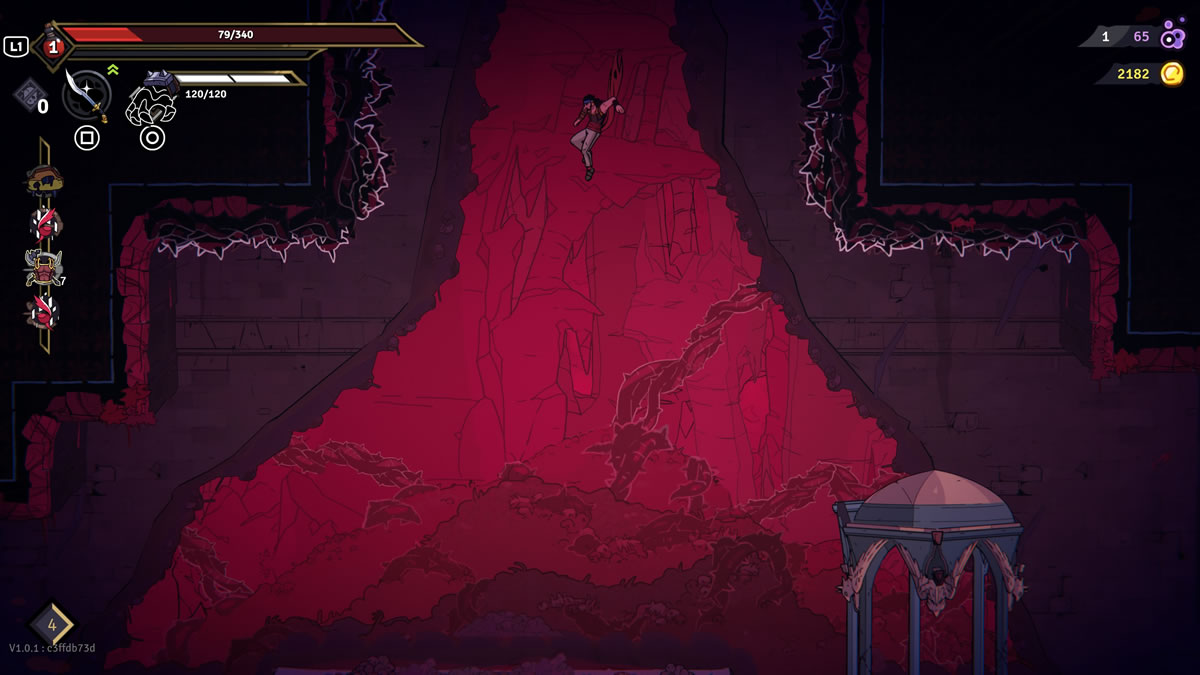Click the red healing potion flask icon

coord(51,44)
